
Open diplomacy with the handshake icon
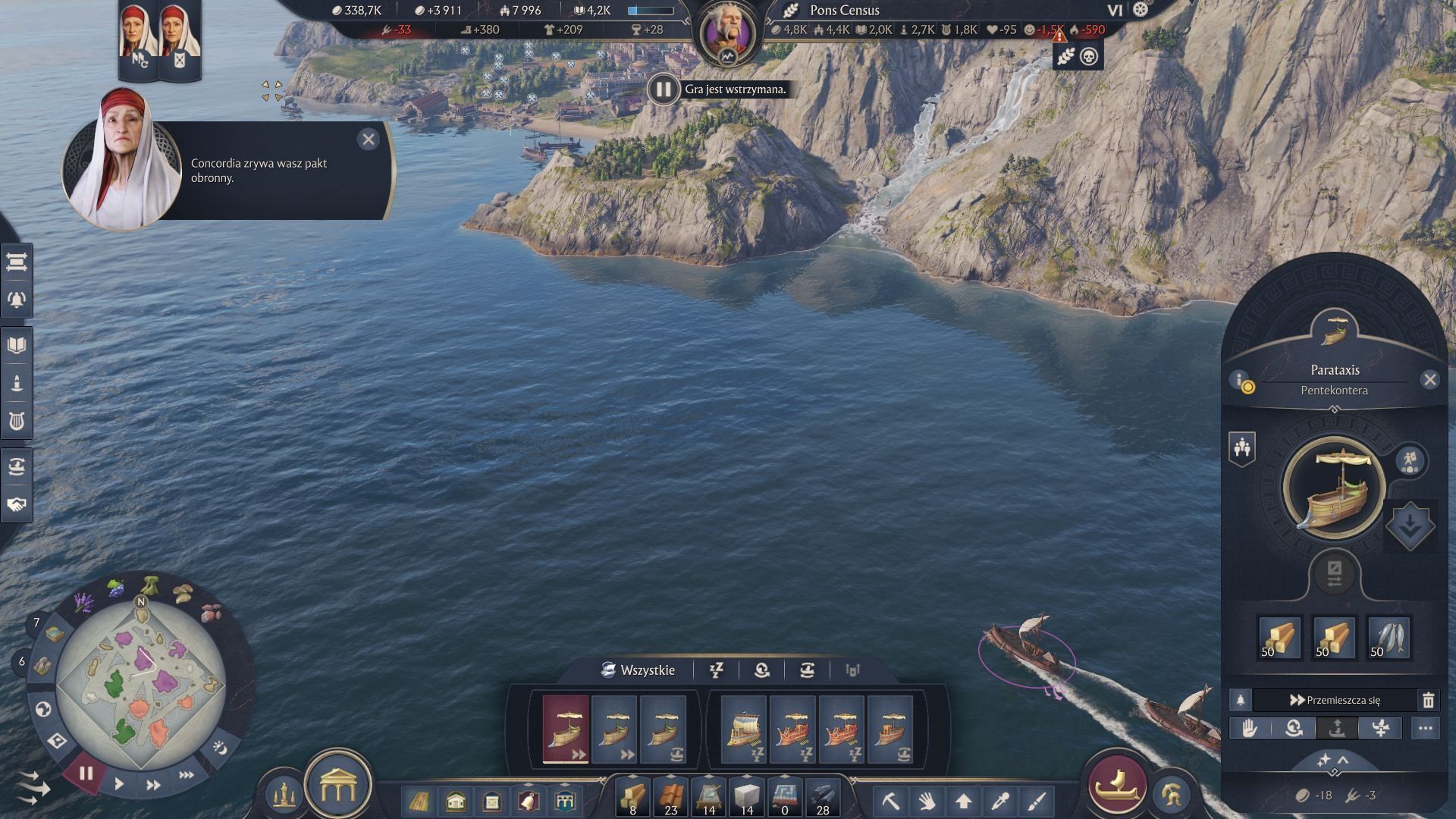17,504
